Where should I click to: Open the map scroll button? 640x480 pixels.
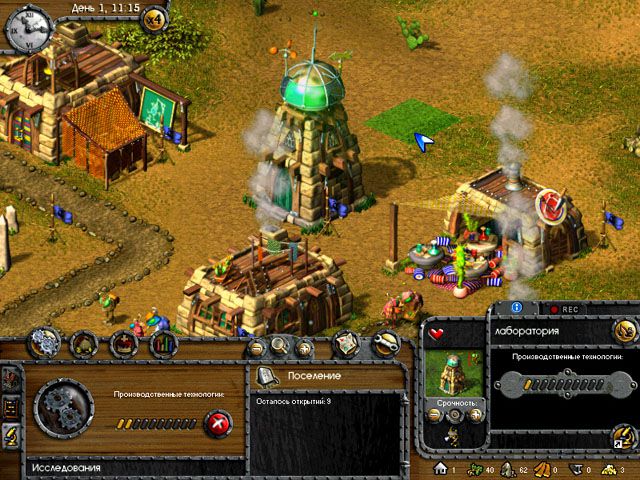click(x=346, y=343)
